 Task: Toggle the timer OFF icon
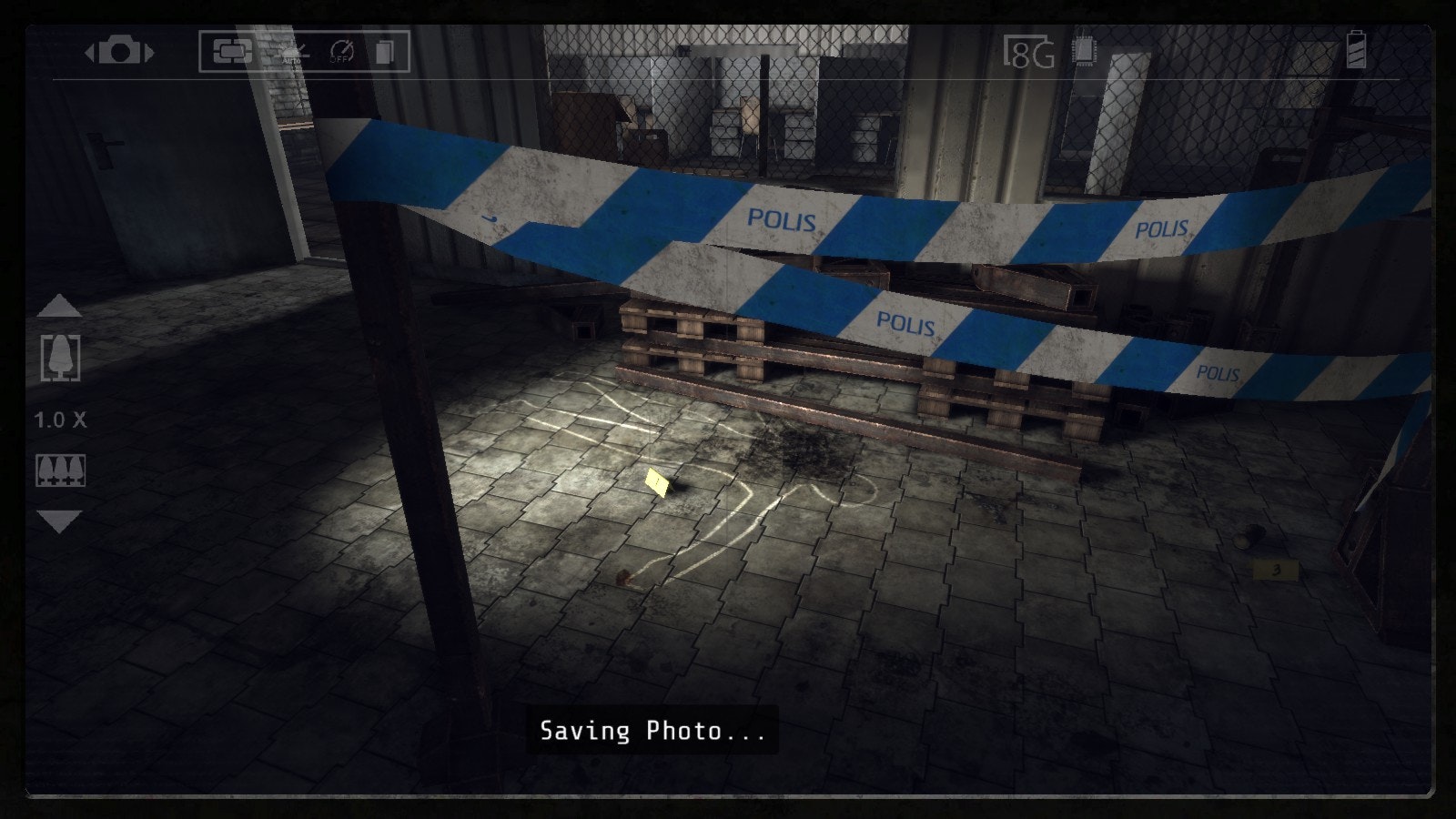click(x=341, y=51)
